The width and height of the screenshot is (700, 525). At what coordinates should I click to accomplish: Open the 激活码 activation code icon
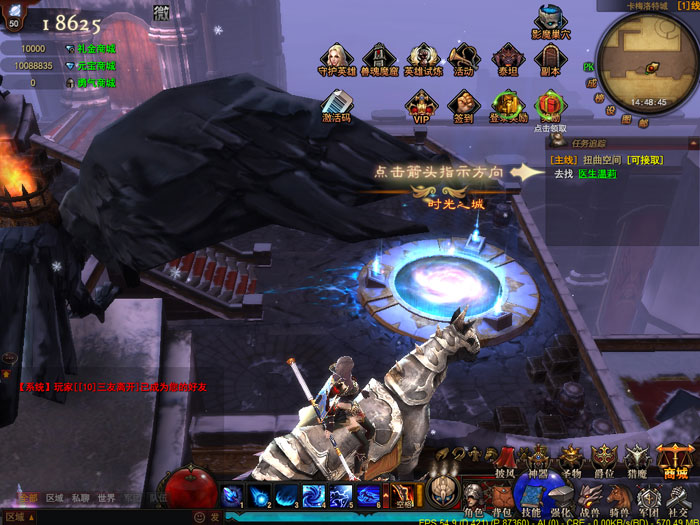pyautogui.click(x=336, y=103)
